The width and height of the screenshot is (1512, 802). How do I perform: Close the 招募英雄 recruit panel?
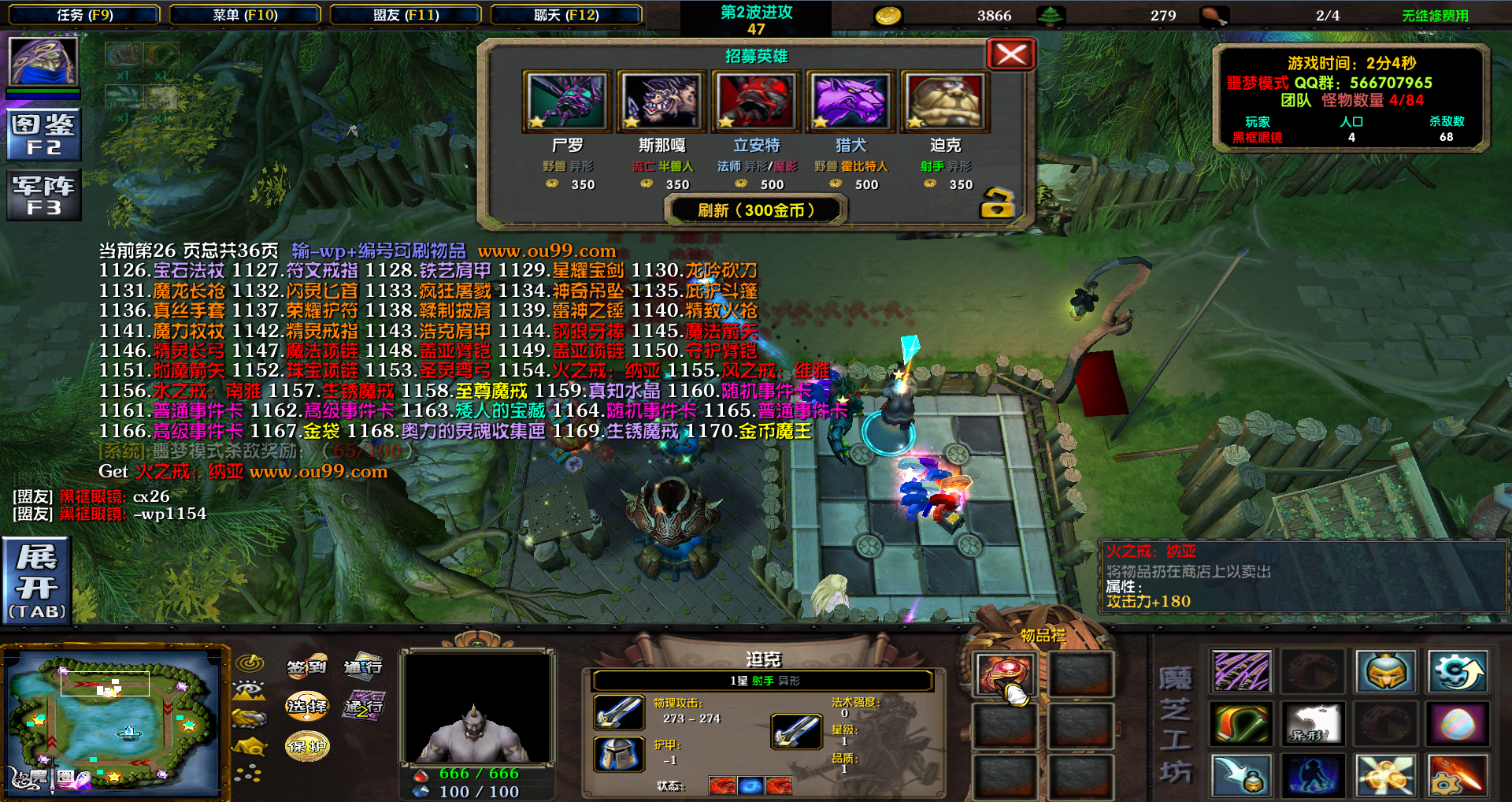[x=1010, y=54]
